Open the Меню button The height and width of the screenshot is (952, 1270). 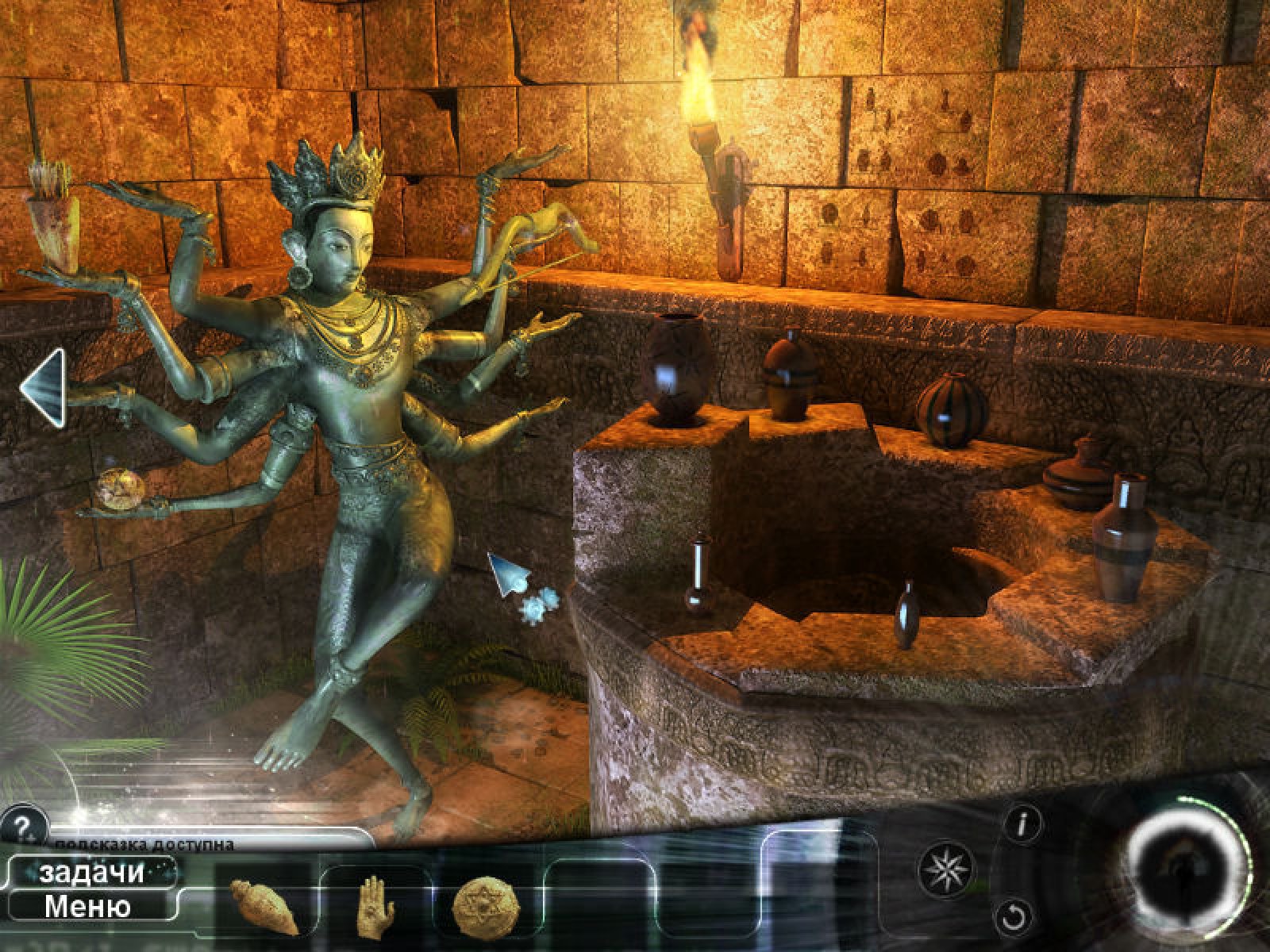pyautogui.click(x=87, y=906)
